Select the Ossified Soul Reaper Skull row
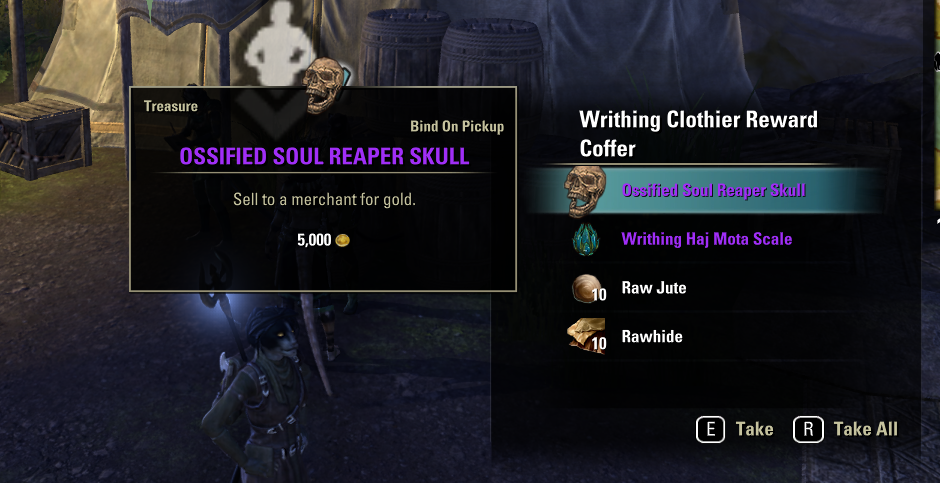Screen dimensions: 940x483 click(713, 191)
